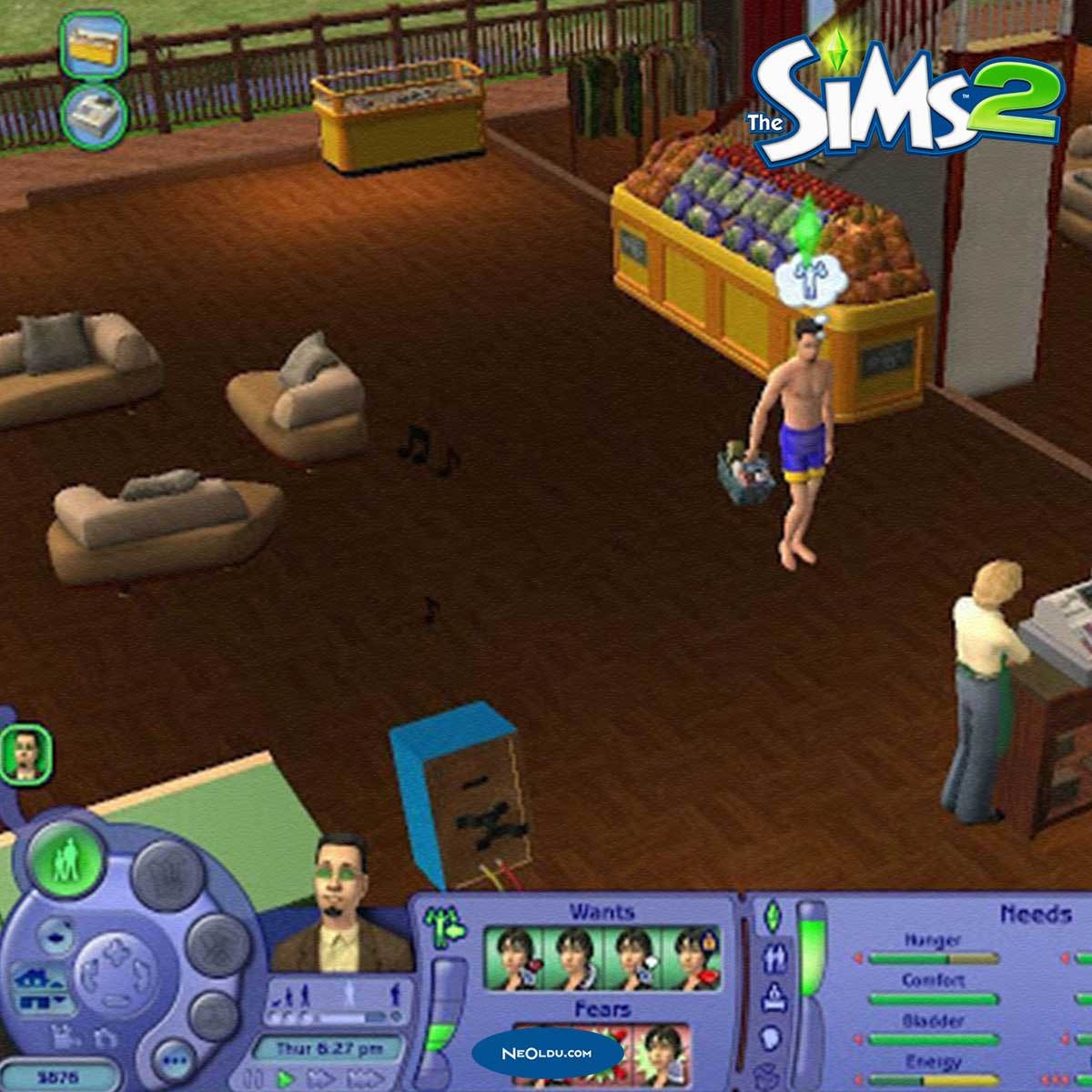The image size is (1092, 1092).
Task: Select the first want in the Wants panel
Action: tap(511, 958)
